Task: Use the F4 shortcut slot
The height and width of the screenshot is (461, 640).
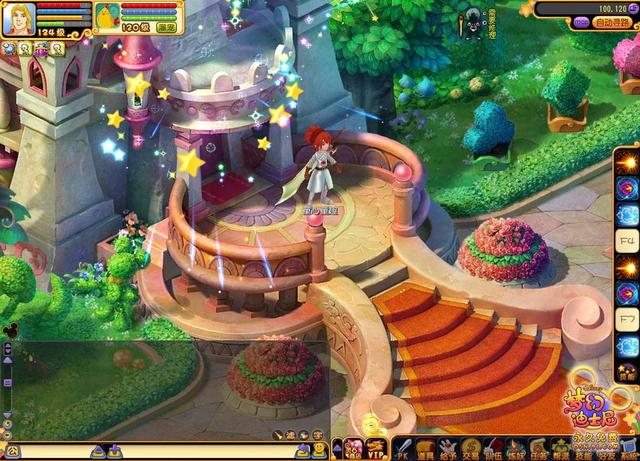Action: [x=626, y=241]
